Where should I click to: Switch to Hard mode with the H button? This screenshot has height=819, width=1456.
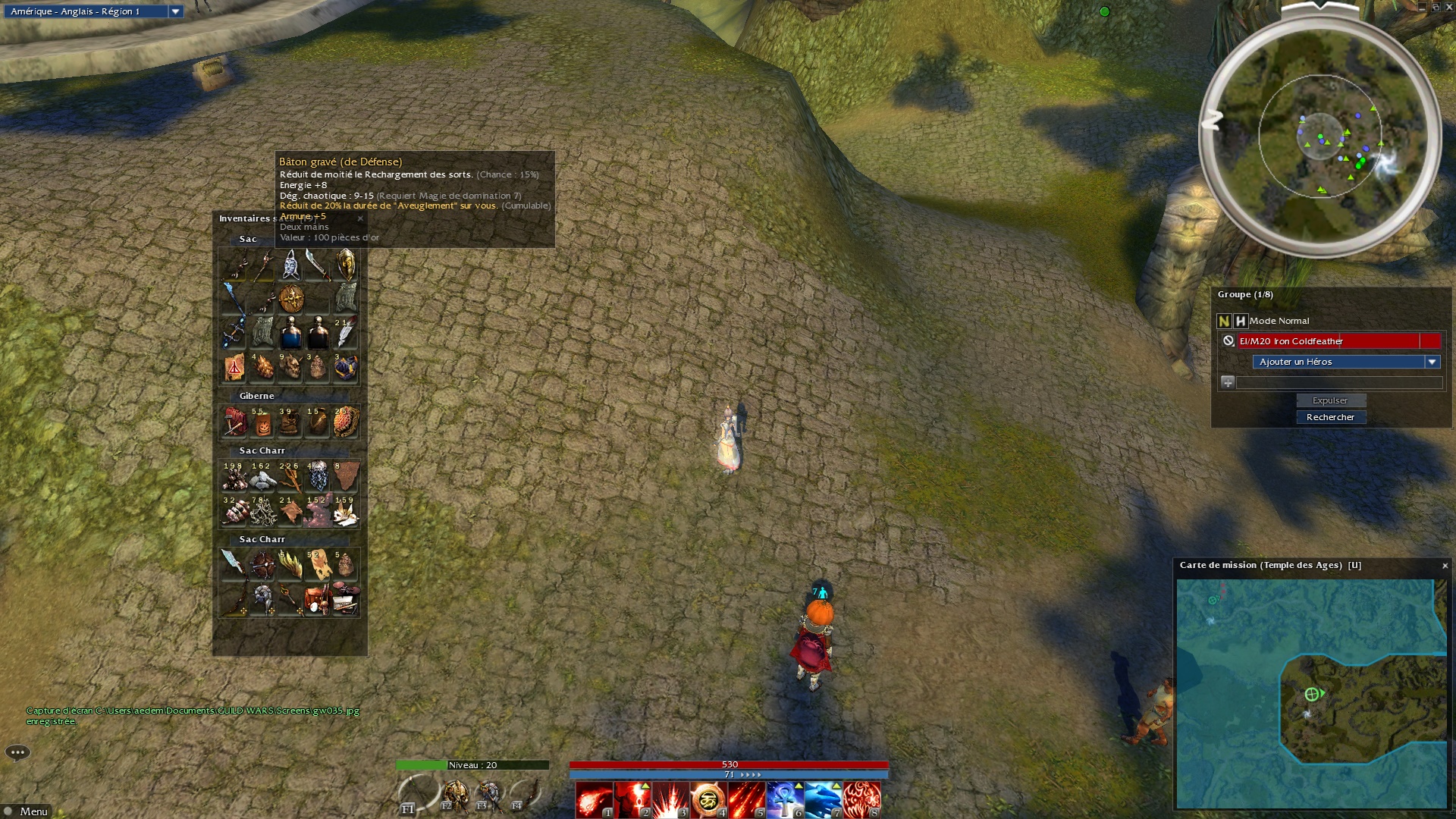click(x=1240, y=321)
